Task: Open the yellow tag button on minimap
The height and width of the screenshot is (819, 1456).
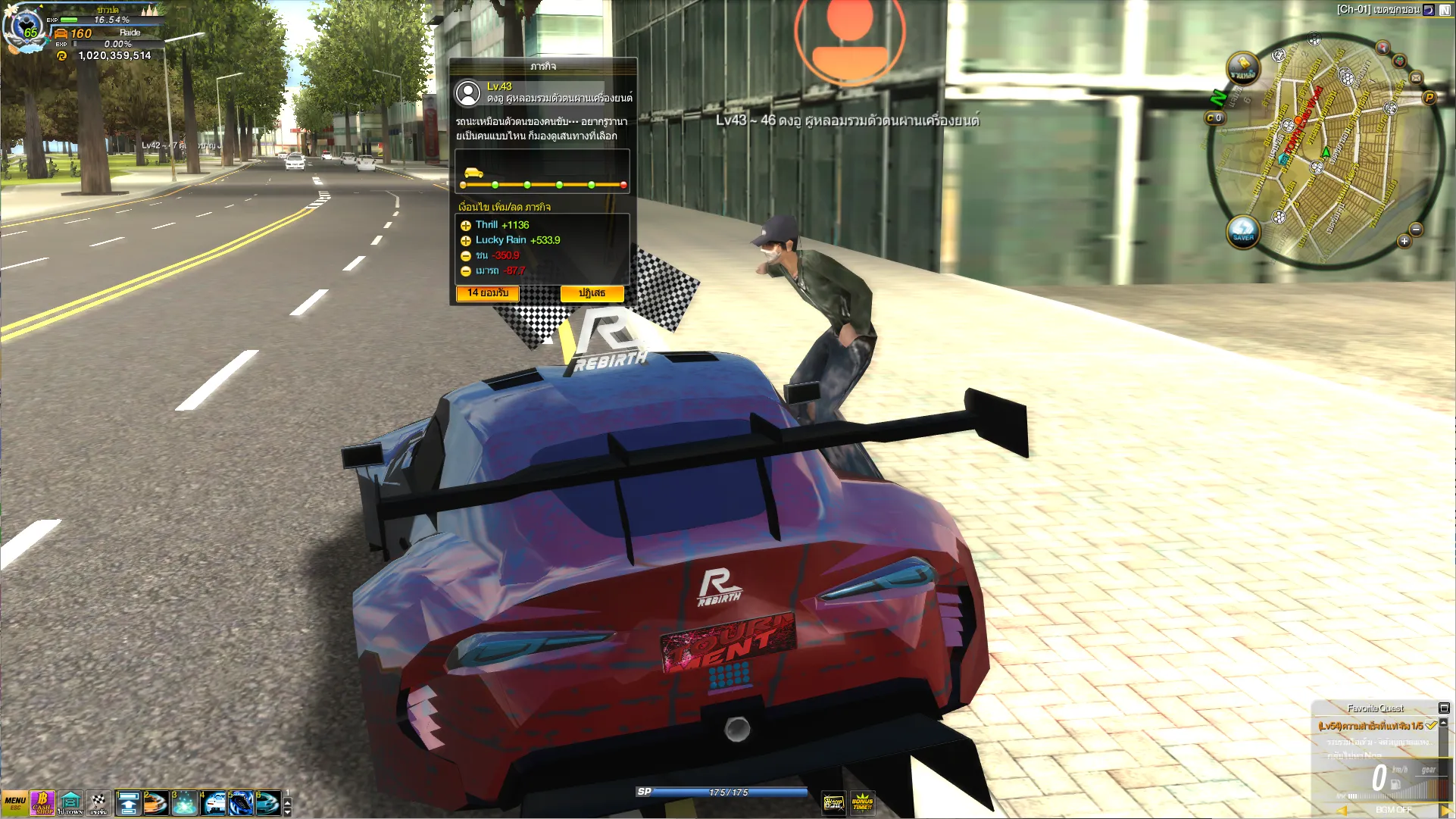Action: click(1243, 68)
